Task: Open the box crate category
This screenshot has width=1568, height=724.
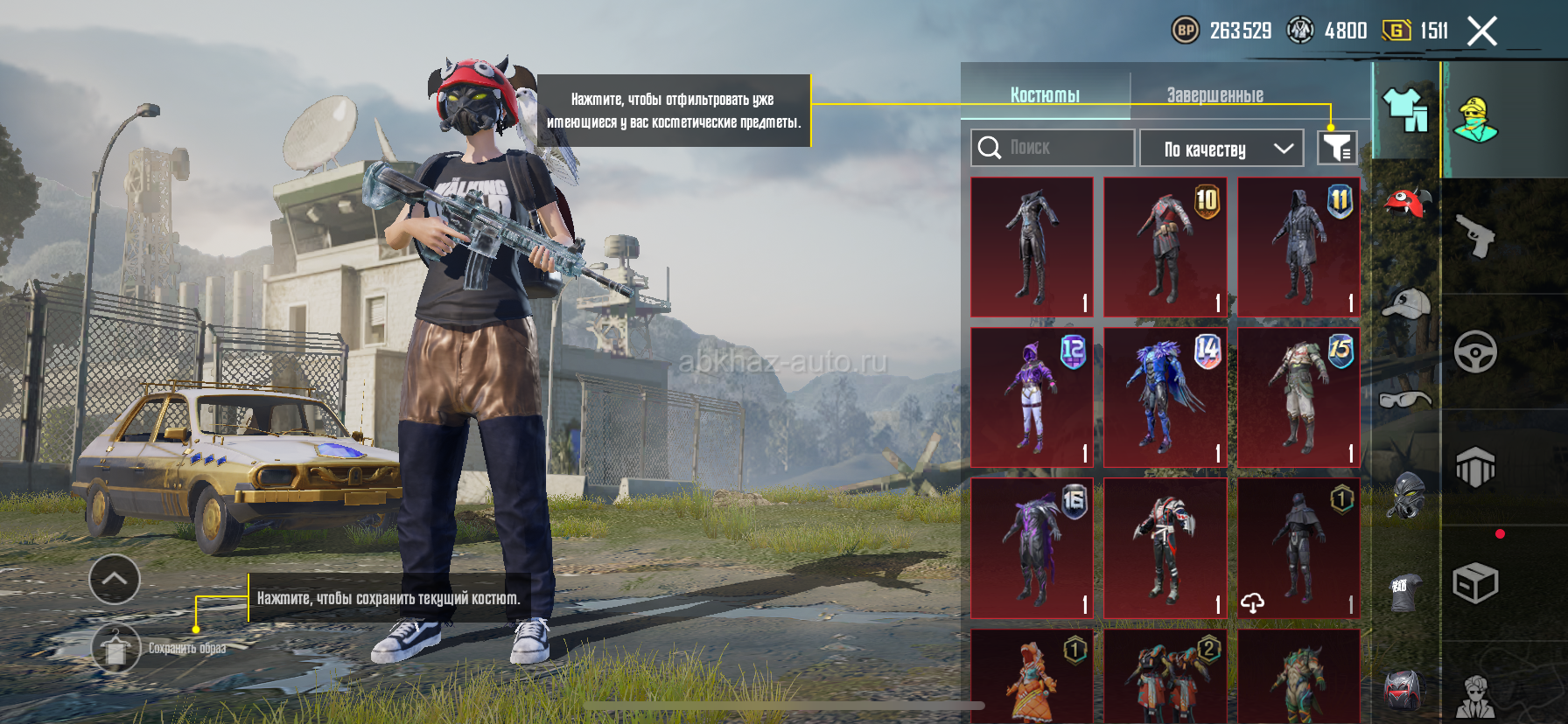Action: coord(1475,583)
